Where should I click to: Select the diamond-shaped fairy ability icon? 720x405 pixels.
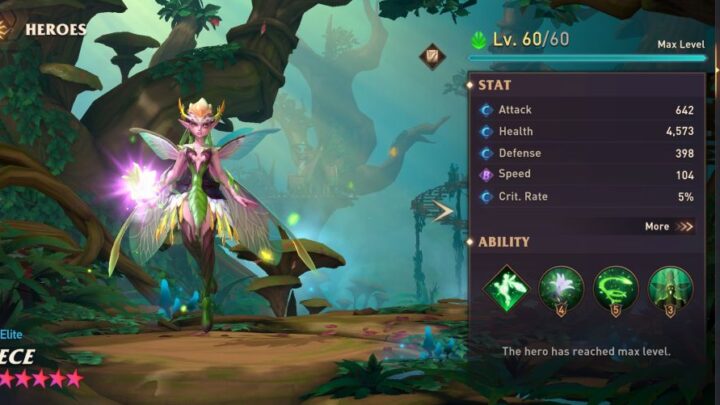click(x=507, y=288)
